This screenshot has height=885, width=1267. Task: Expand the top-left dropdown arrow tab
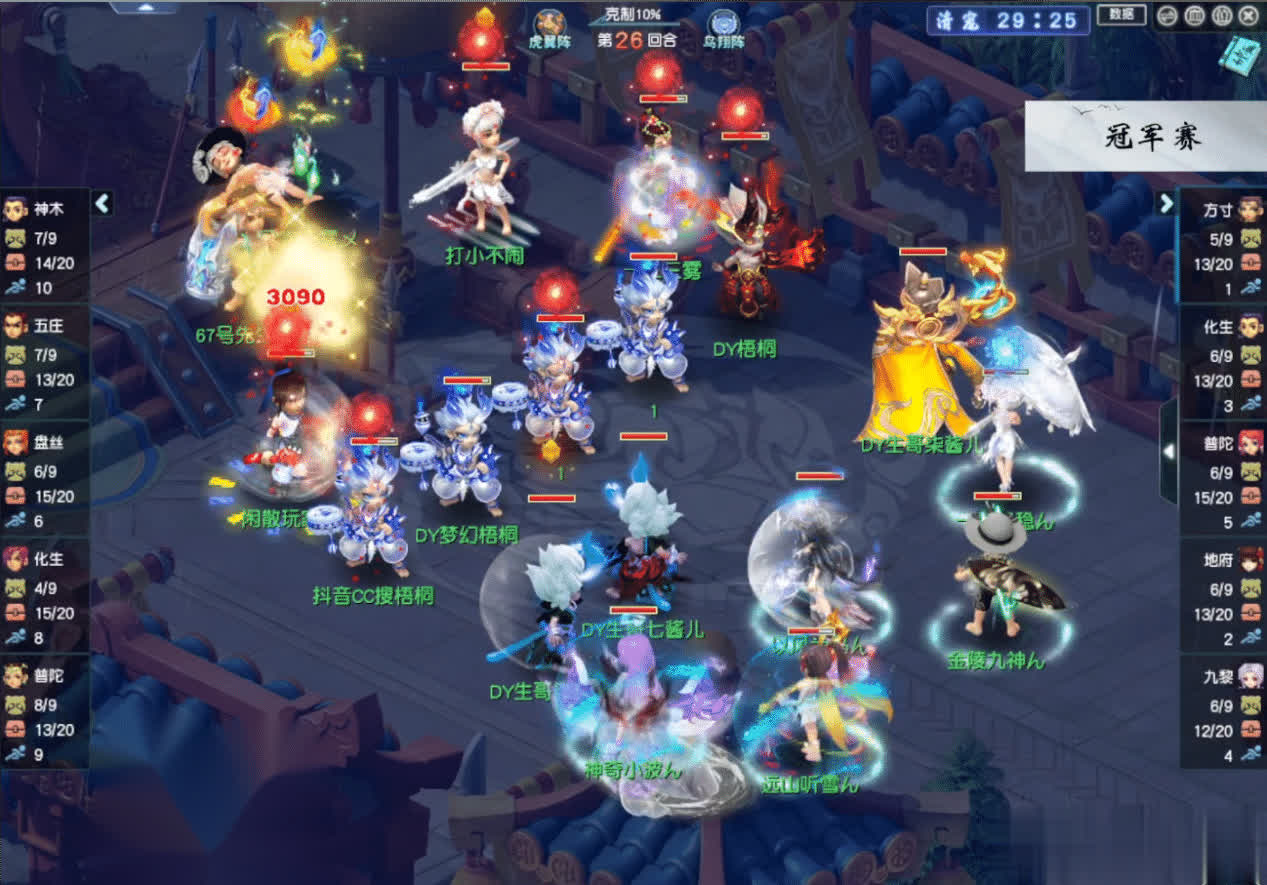(144, 7)
